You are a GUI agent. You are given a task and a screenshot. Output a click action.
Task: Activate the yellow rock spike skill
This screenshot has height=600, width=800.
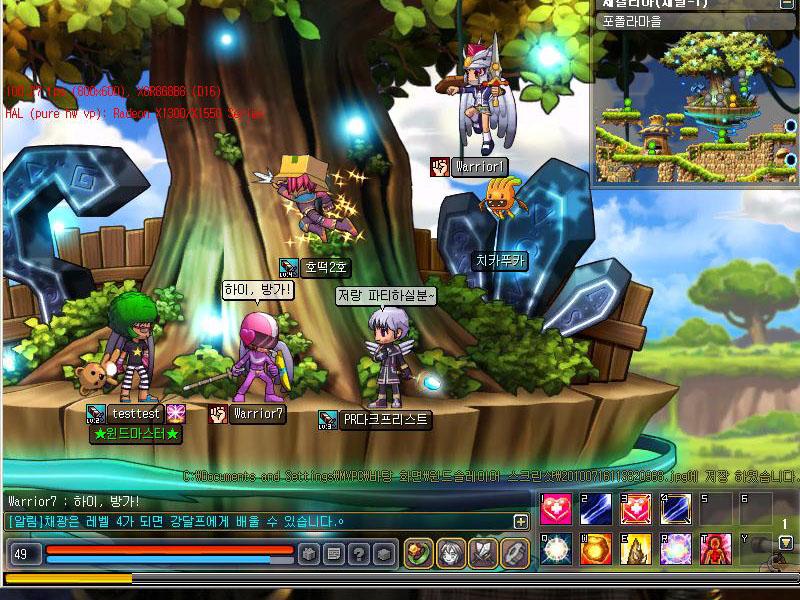636,548
